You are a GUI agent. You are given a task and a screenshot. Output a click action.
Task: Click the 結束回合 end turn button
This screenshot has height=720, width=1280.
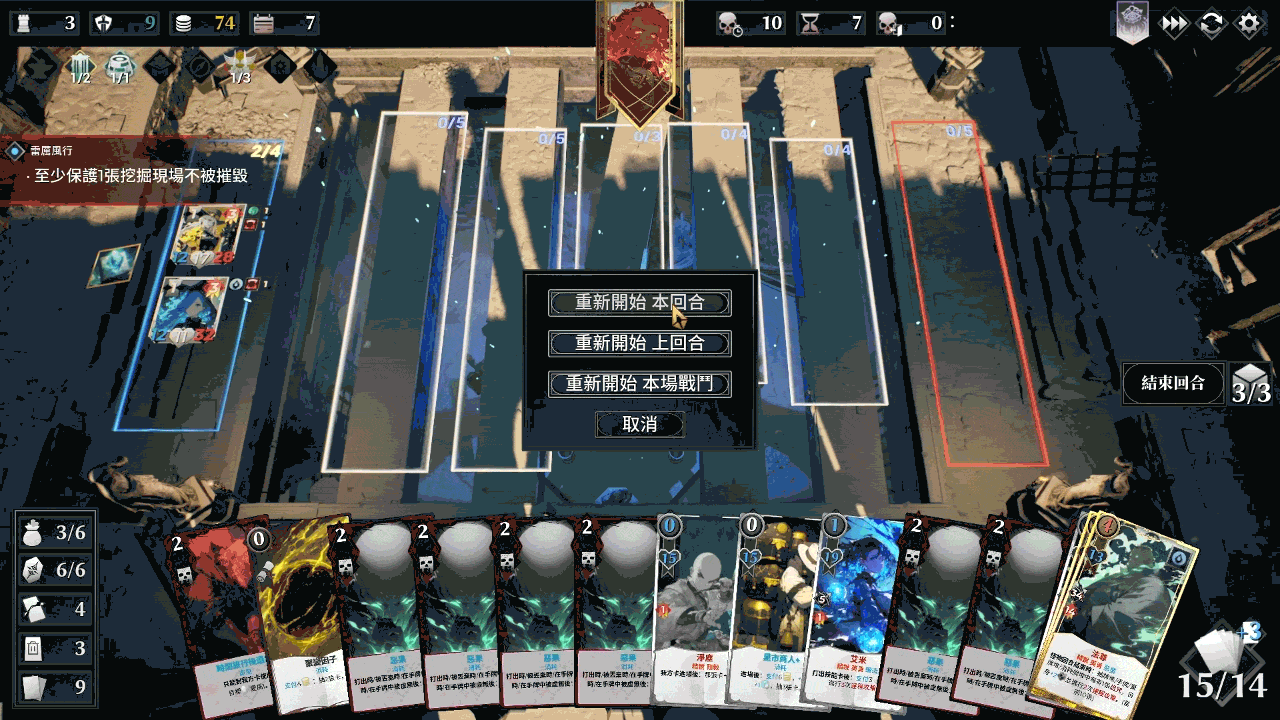(x=1172, y=383)
